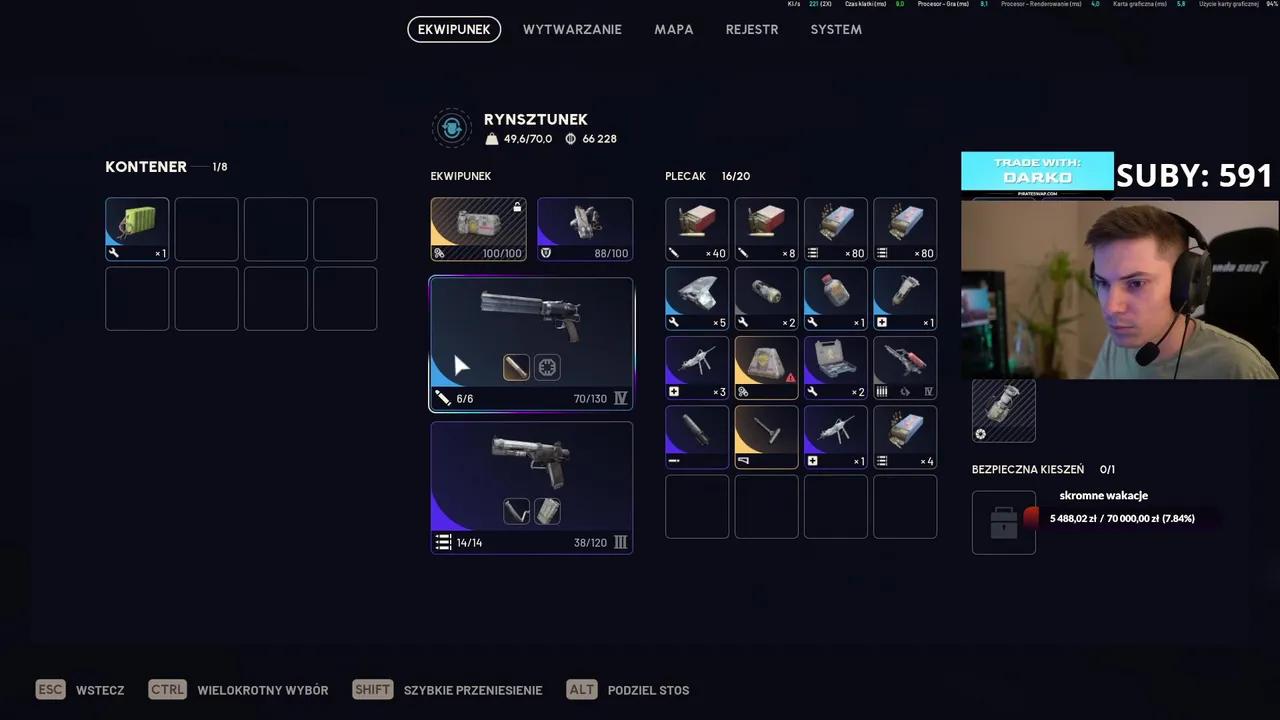Click the weight icon showing 49.6/70.0
This screenshot has width=1280, height=720.
point(491,139)
